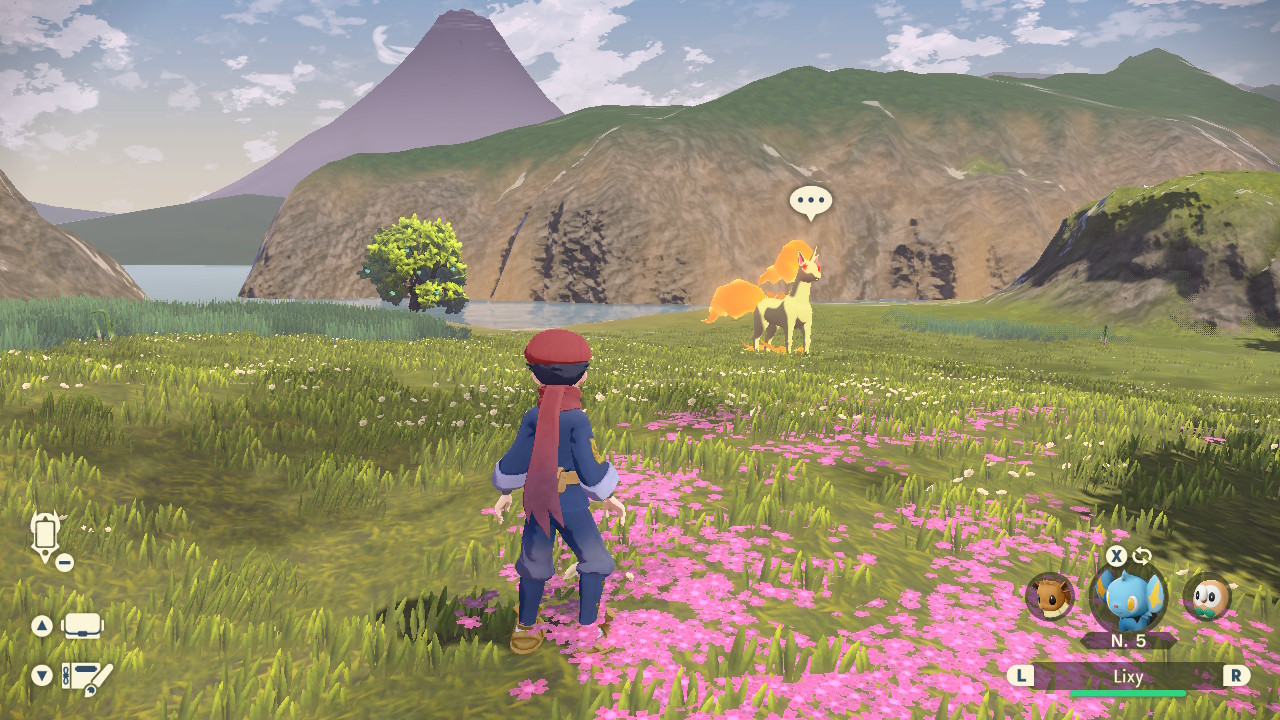
Task: Open the satchel bag icon
Action: pyautogui.click(x=83, y=627)
